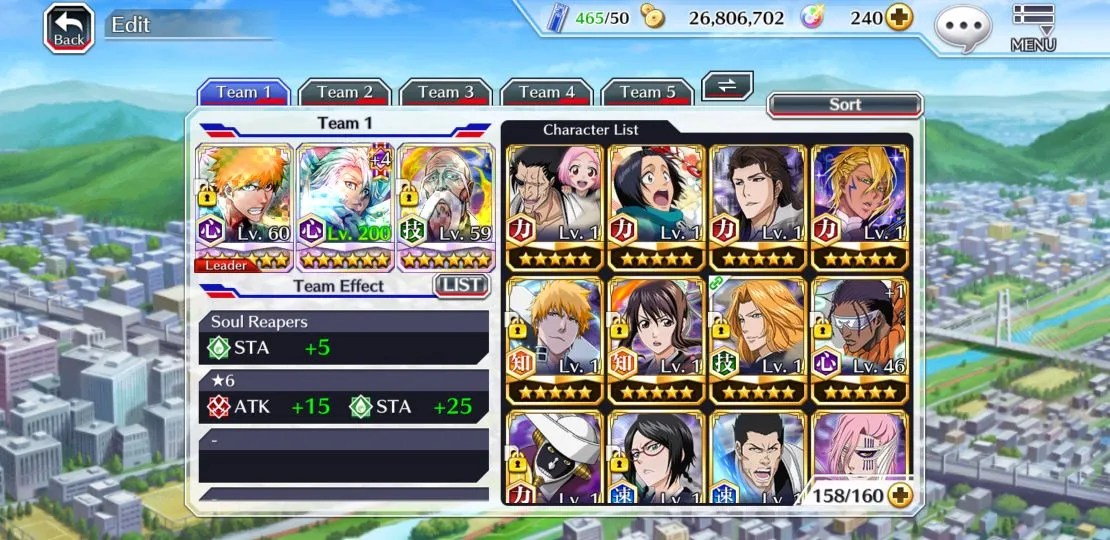Add more spirit orbs with the plus button
1110x540 pixels.
point(899,18)
